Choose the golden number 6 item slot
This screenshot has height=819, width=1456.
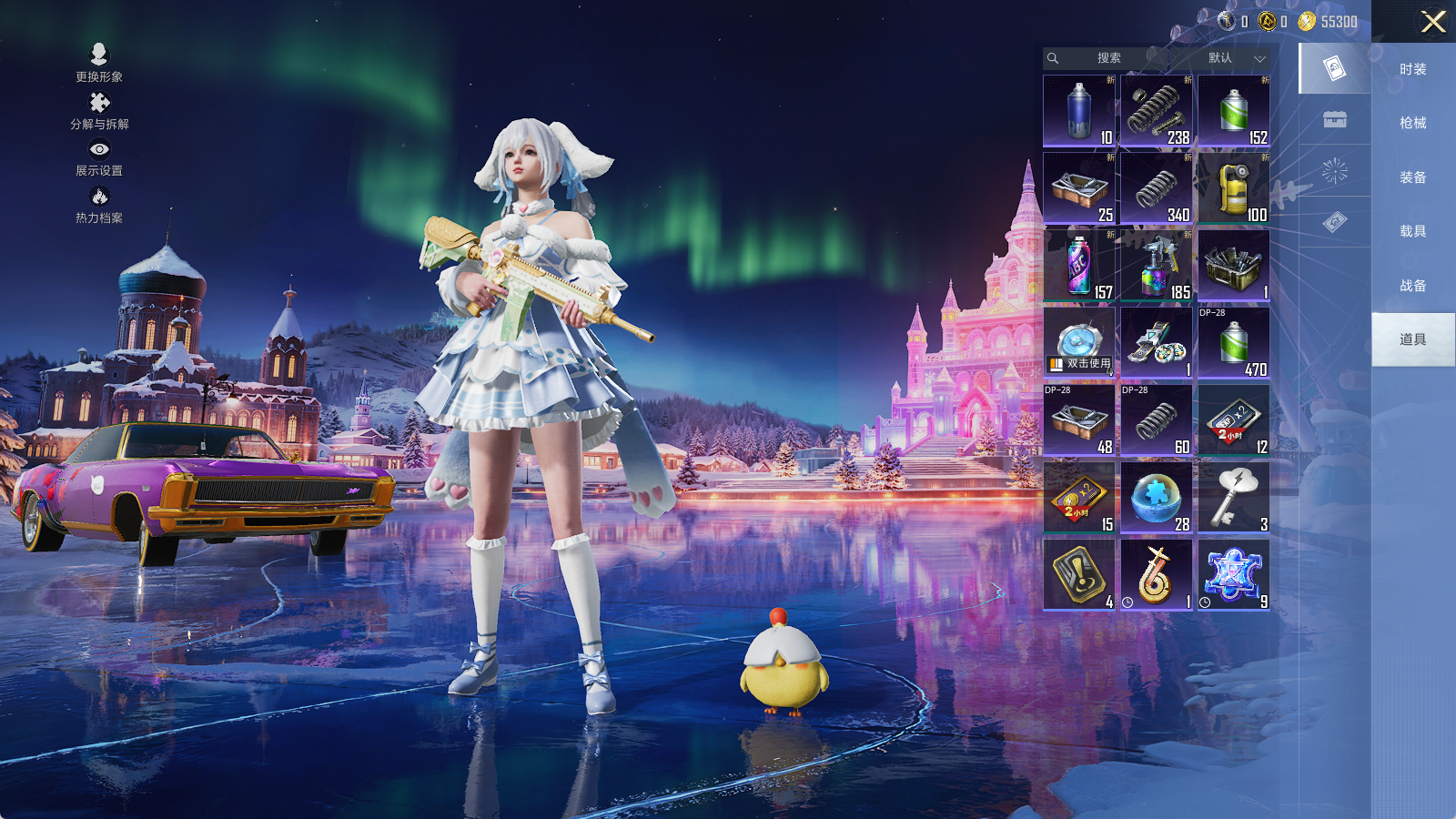1157,575
